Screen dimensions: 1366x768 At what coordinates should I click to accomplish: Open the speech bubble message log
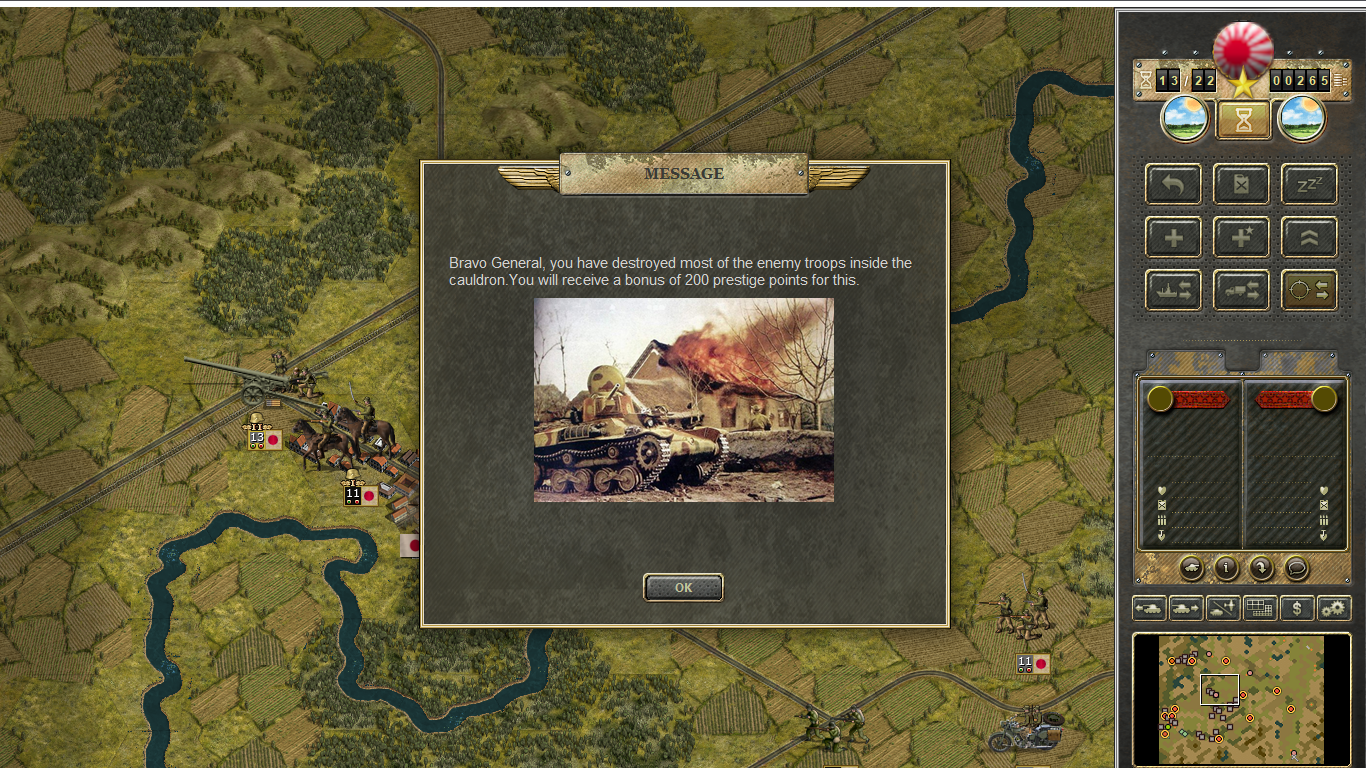(x=1296, y=568)
